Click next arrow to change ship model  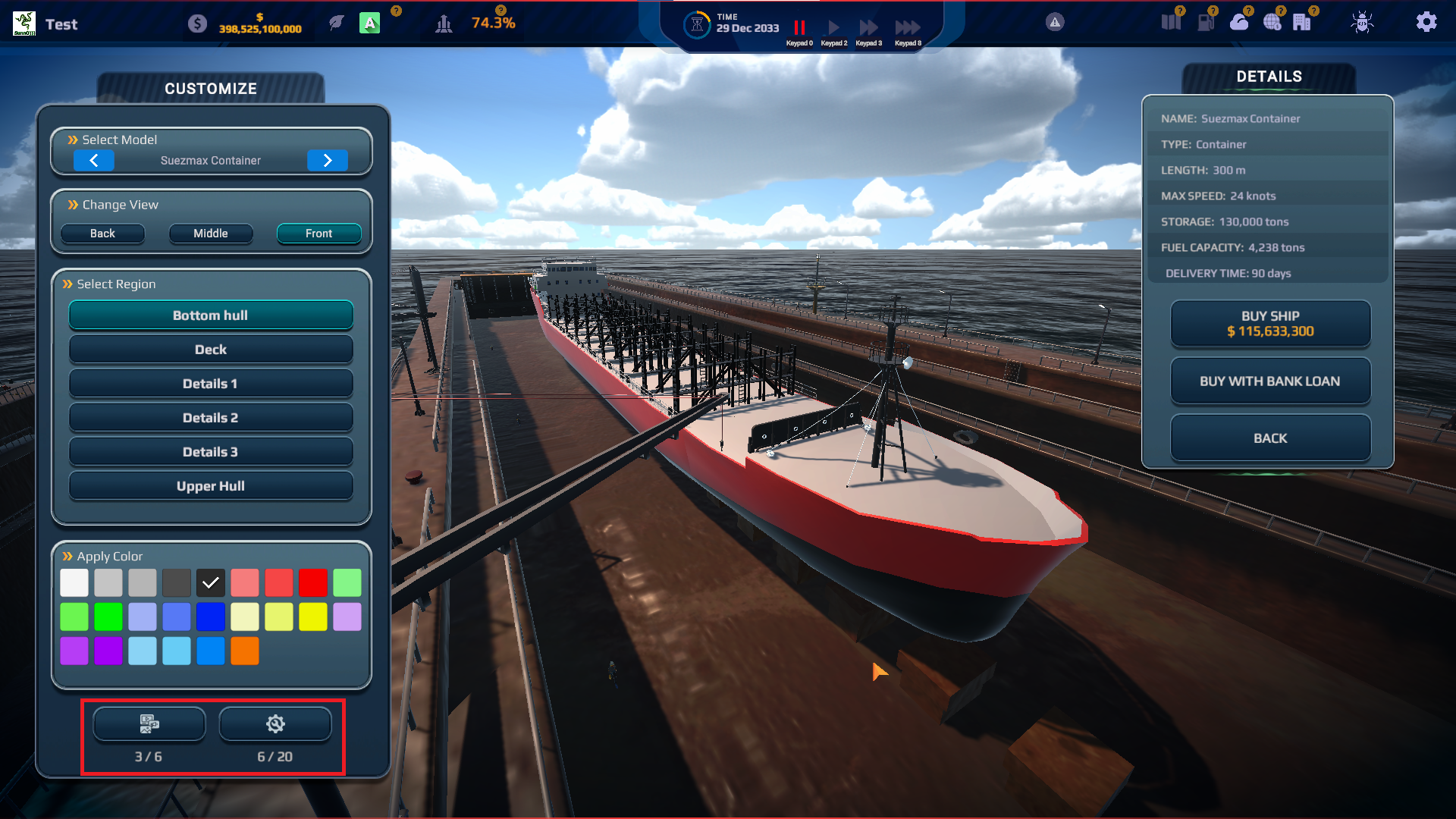(328, 160)
